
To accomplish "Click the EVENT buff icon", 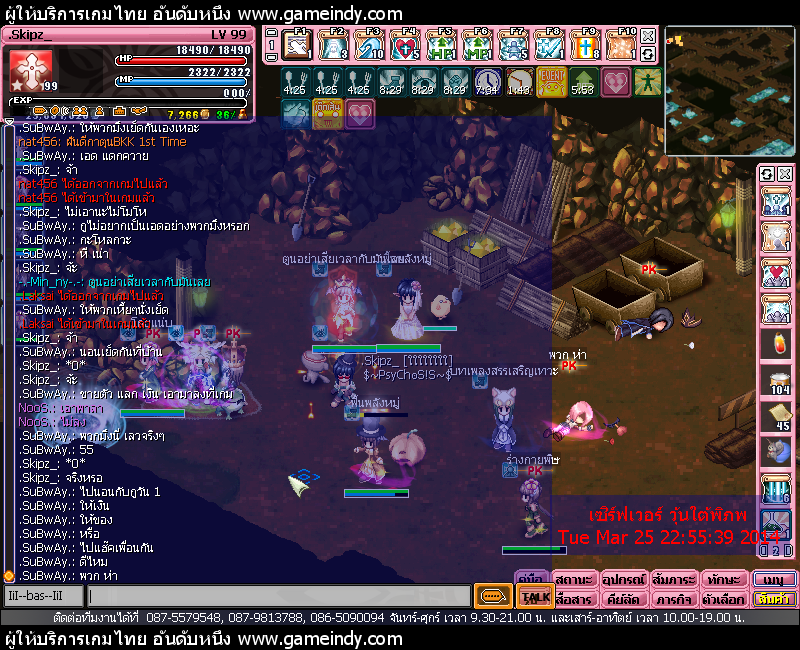I will pyautogui.click(x=552, y=79).
